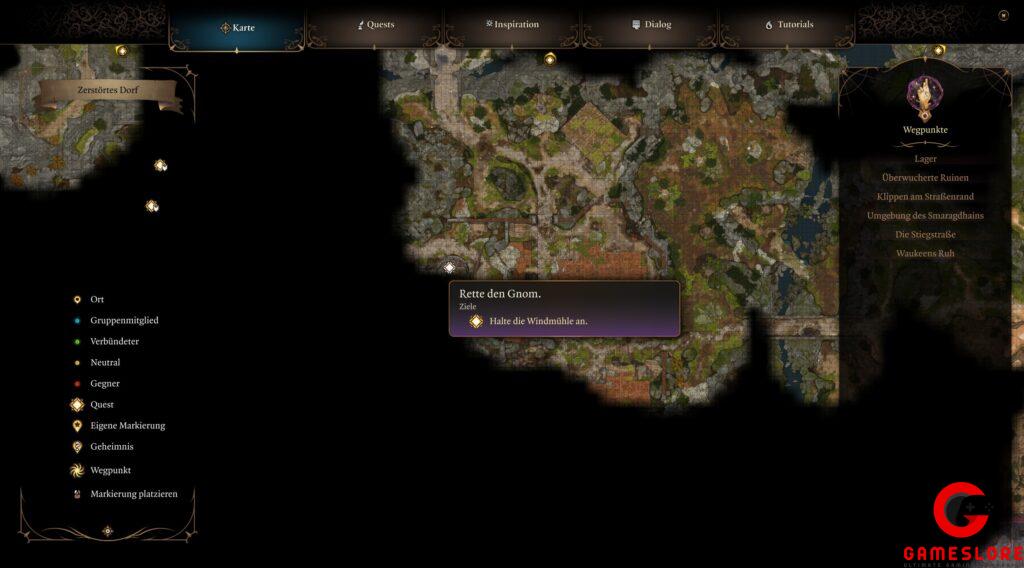The width and height of the screenshot is (1024, 568).
Task: Switch to the Karte tab
Action: pos(238,27)
